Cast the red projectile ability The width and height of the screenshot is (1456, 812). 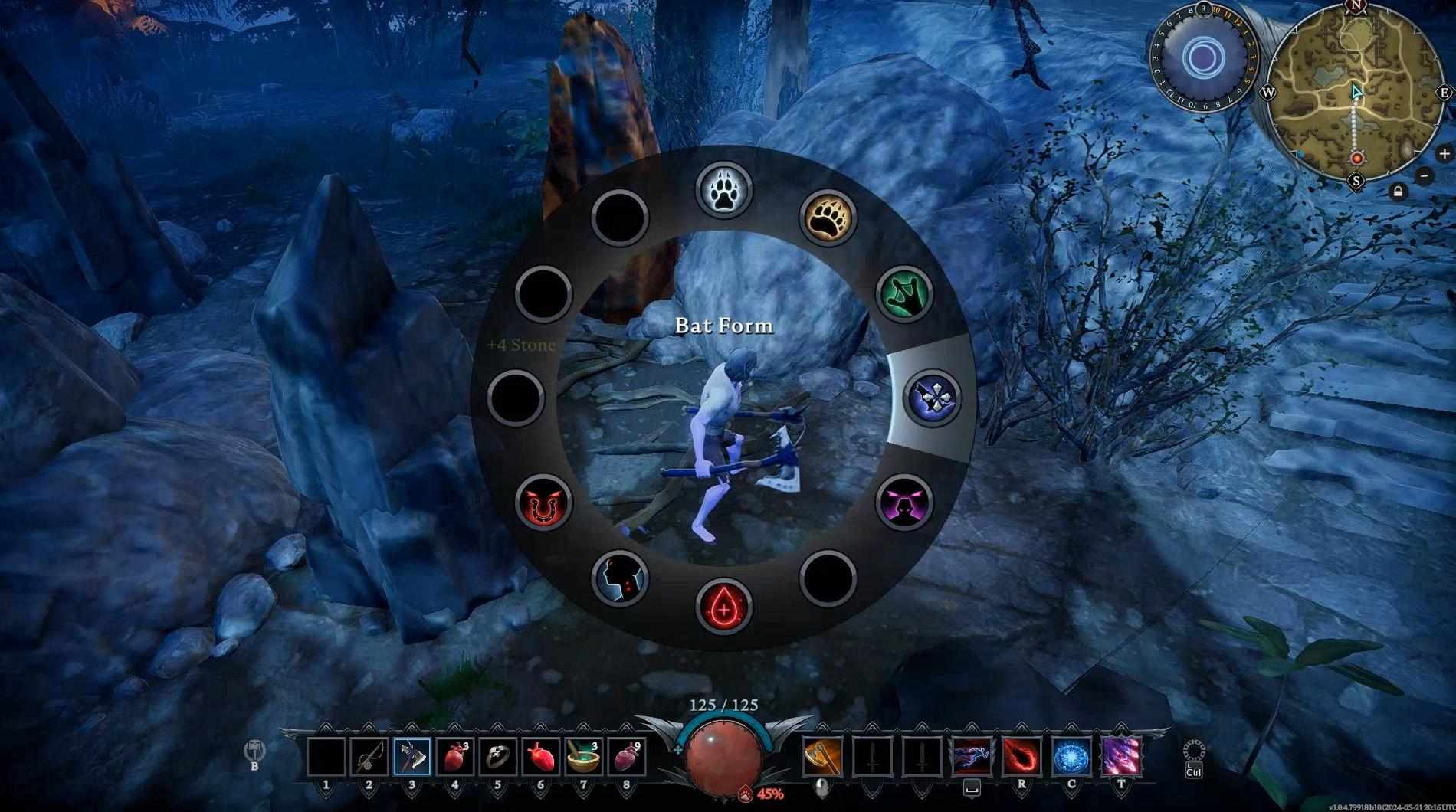(x=1021, y=758)
